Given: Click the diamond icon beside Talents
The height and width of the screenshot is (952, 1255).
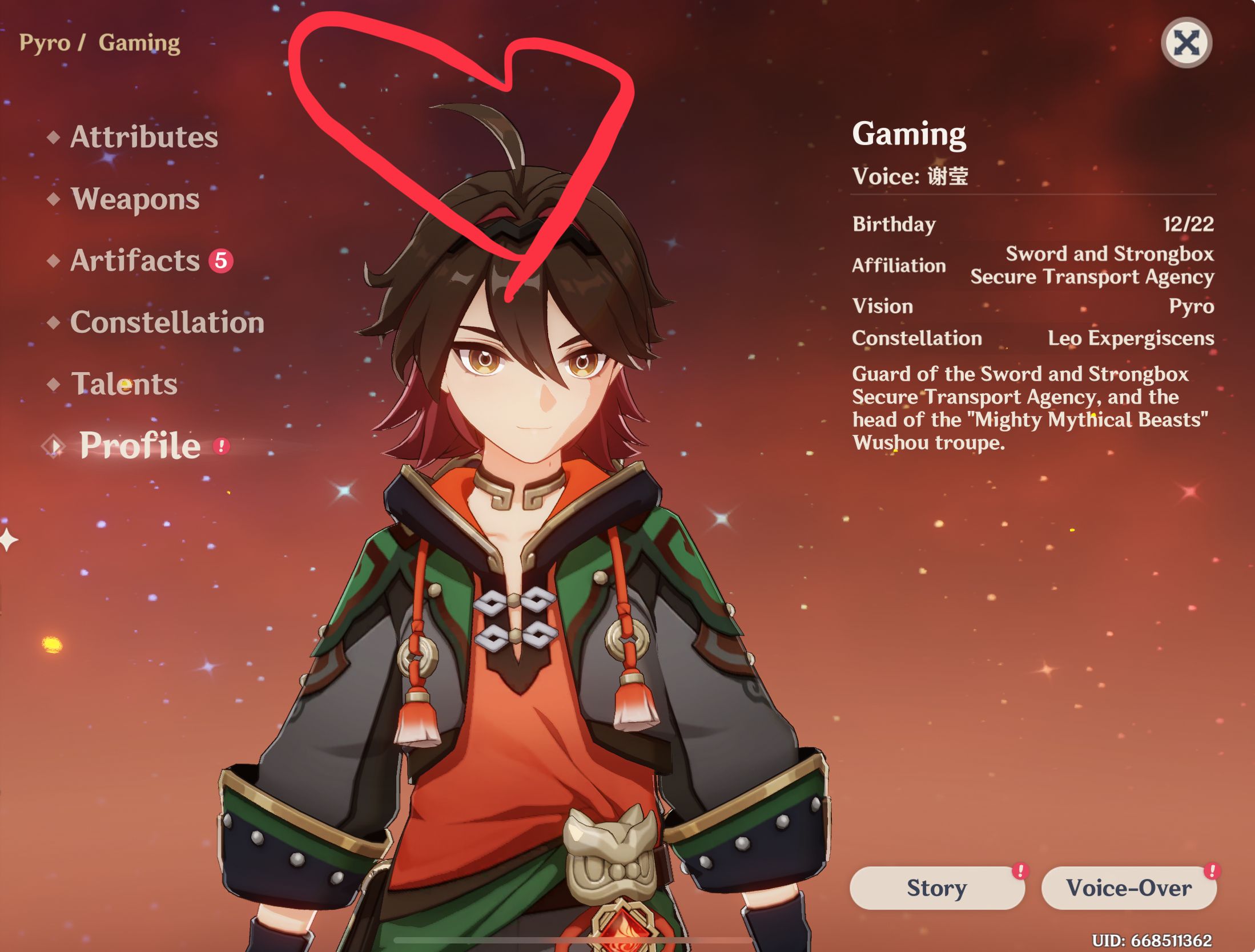Looking at the screenshot, I should pyautogui.click(x=54, y=385).
